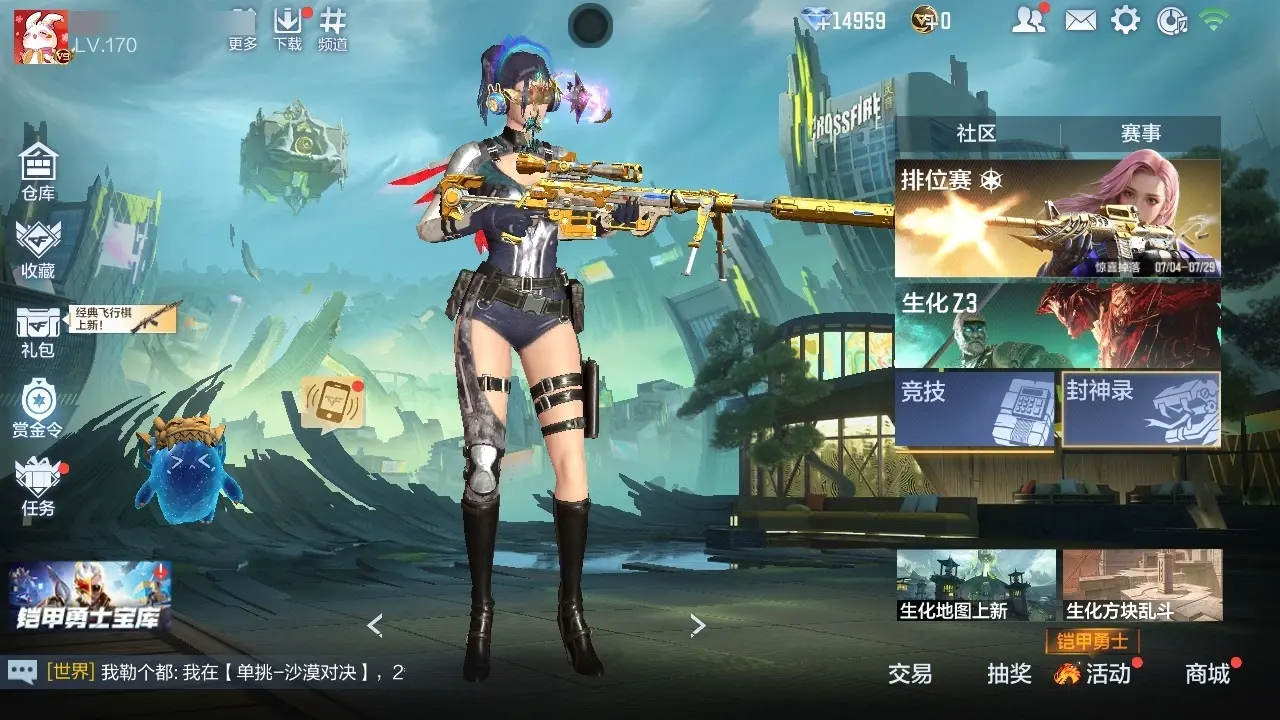The height and width of the screenshot is (720, 1280).
Task: Open the 更多 more options
Action: tap(243, 30)
